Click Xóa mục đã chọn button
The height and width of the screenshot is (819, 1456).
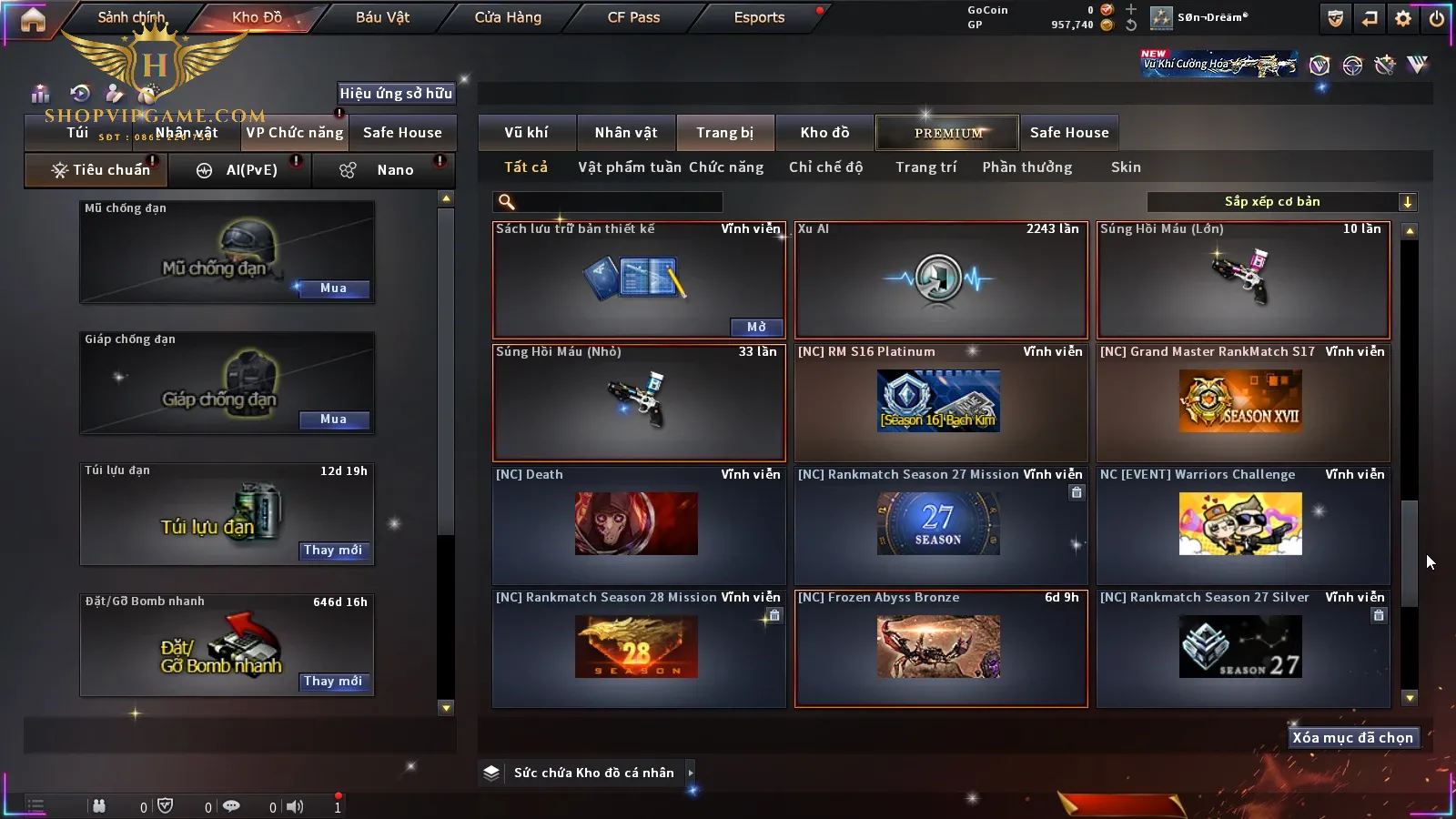click(x=1352, y=738)
